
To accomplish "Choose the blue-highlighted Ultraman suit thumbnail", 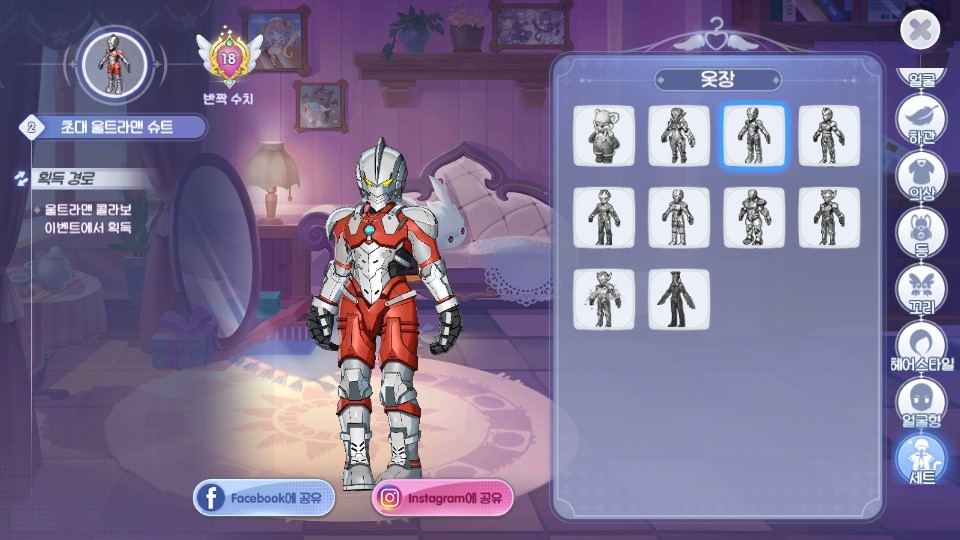I will coord(754,135).
